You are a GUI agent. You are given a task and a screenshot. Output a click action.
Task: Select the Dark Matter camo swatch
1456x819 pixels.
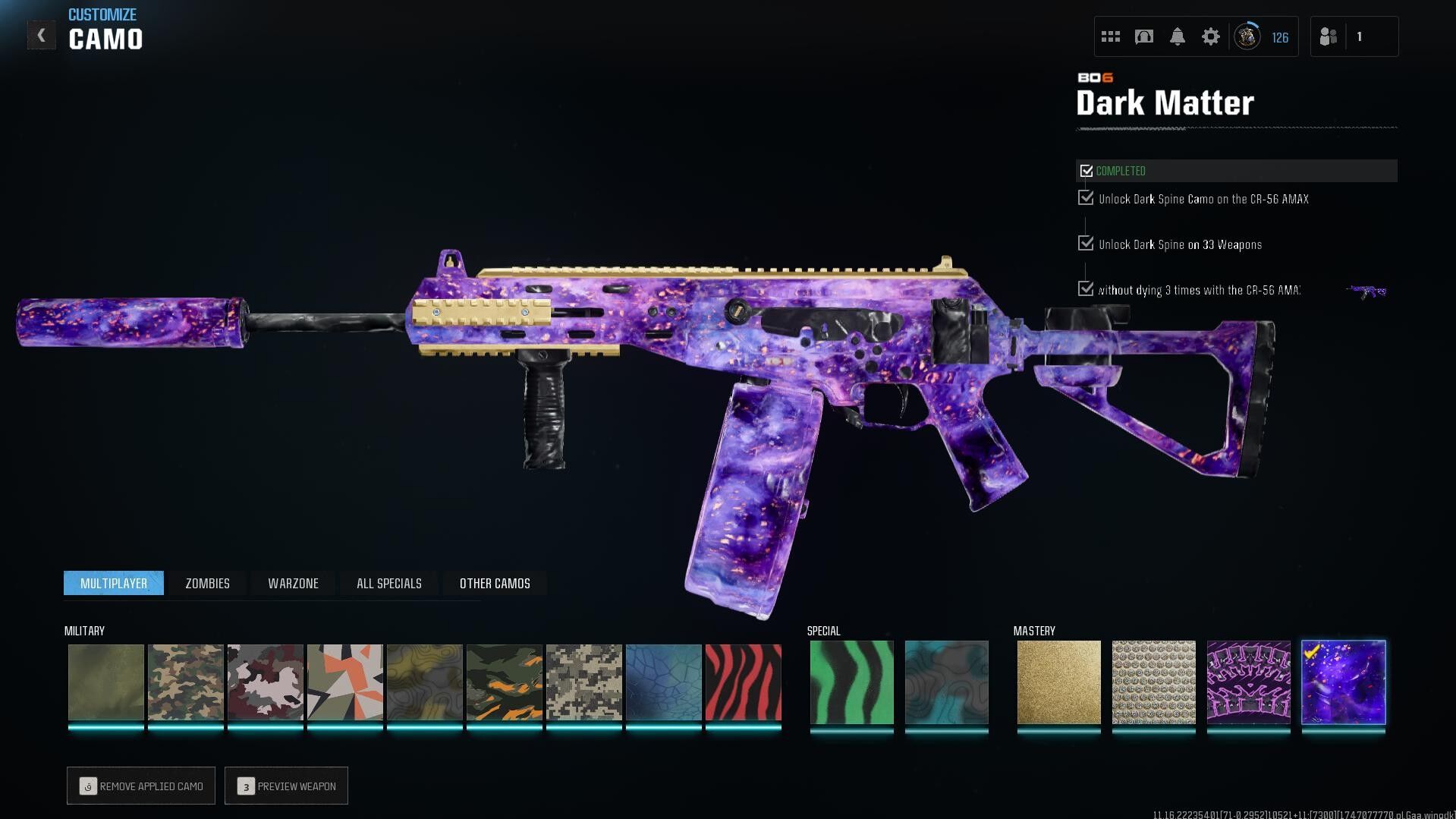pyautogui.click(x=1343, y=682)
